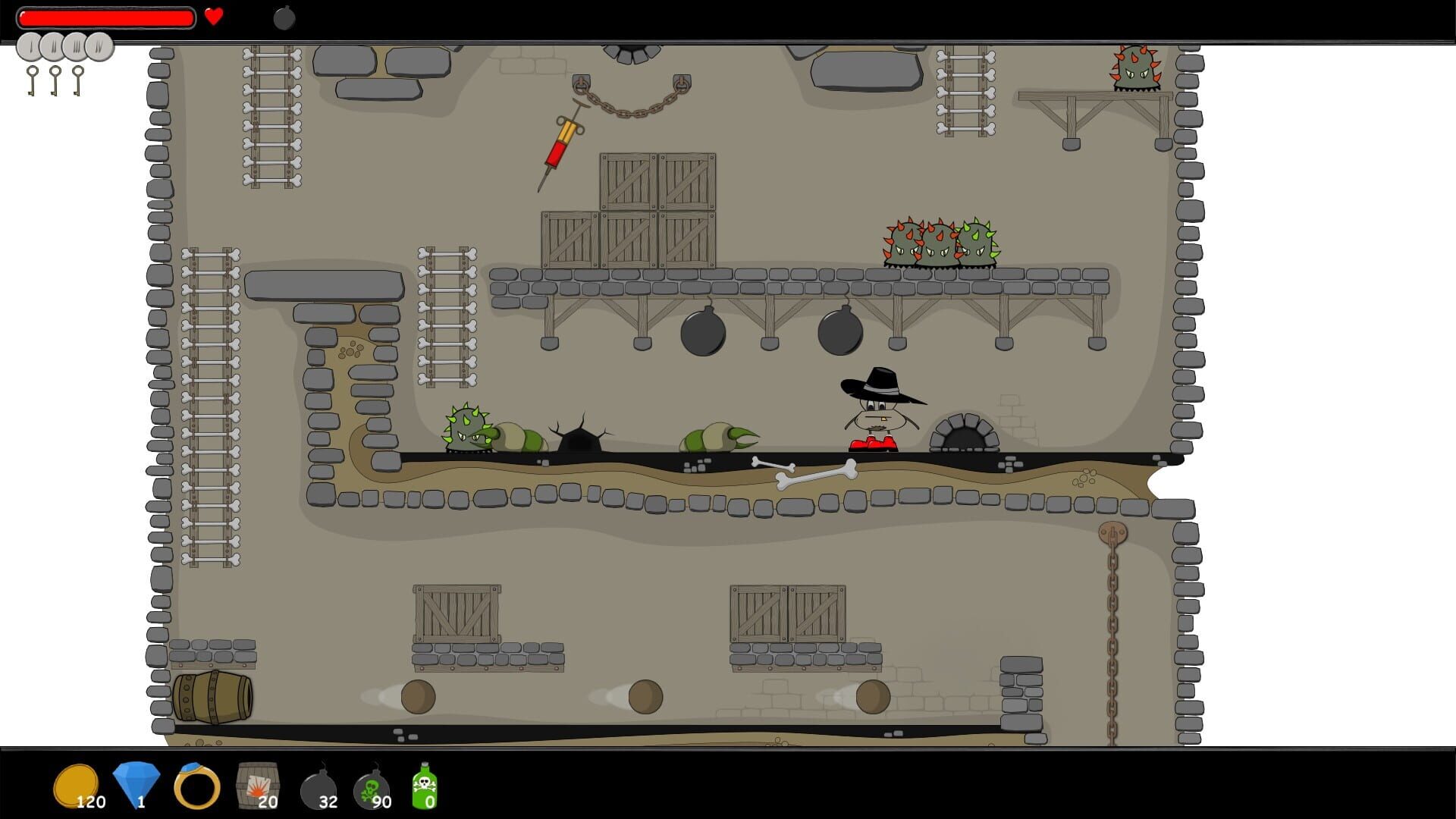This screenshot has width=1456, height=819.
Task: Click the leftmost key icon
Action: (33, 76)
